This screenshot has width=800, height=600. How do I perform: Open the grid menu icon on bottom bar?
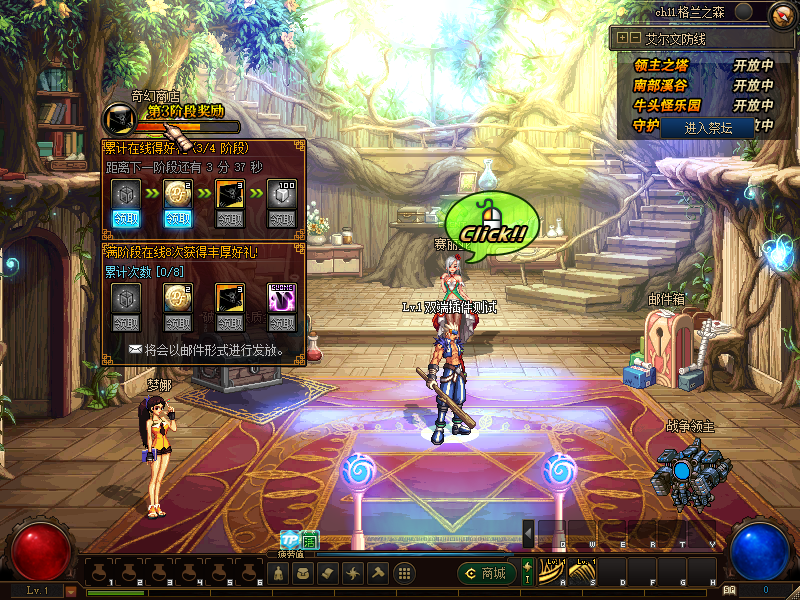coord(404,573)
